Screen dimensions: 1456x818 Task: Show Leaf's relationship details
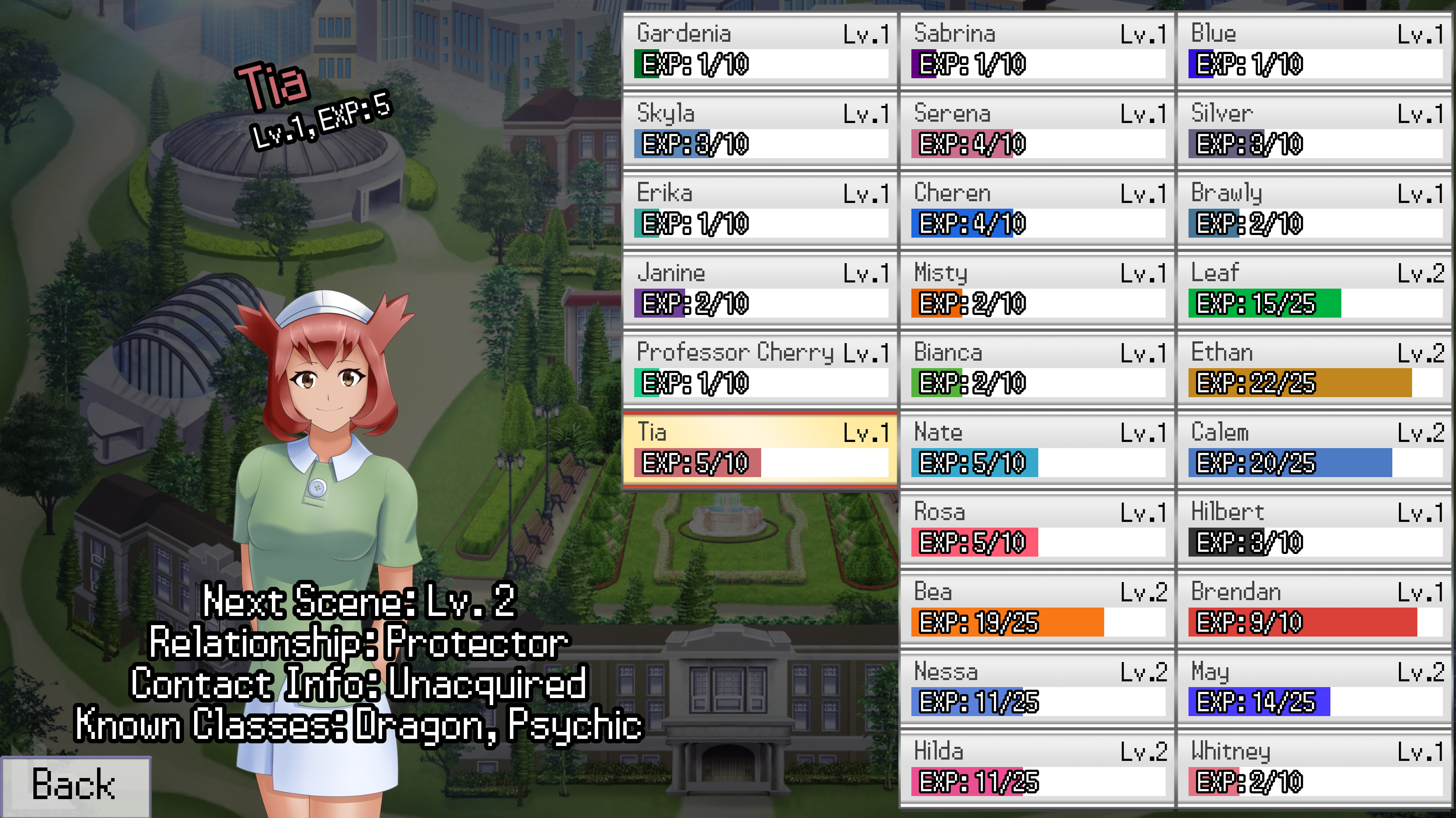(1314, 289)
